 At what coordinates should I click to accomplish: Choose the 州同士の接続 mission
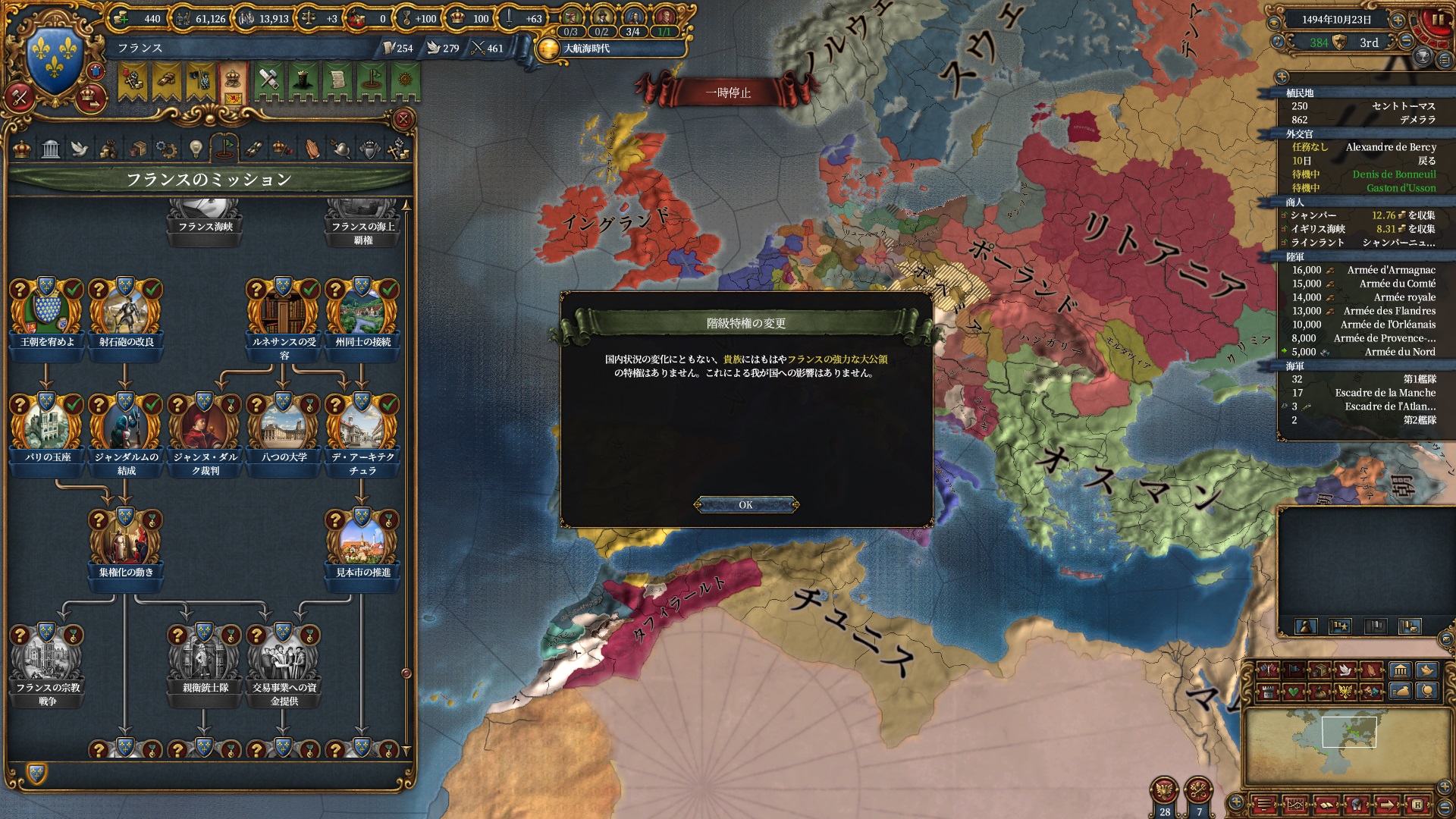[362, 312]
